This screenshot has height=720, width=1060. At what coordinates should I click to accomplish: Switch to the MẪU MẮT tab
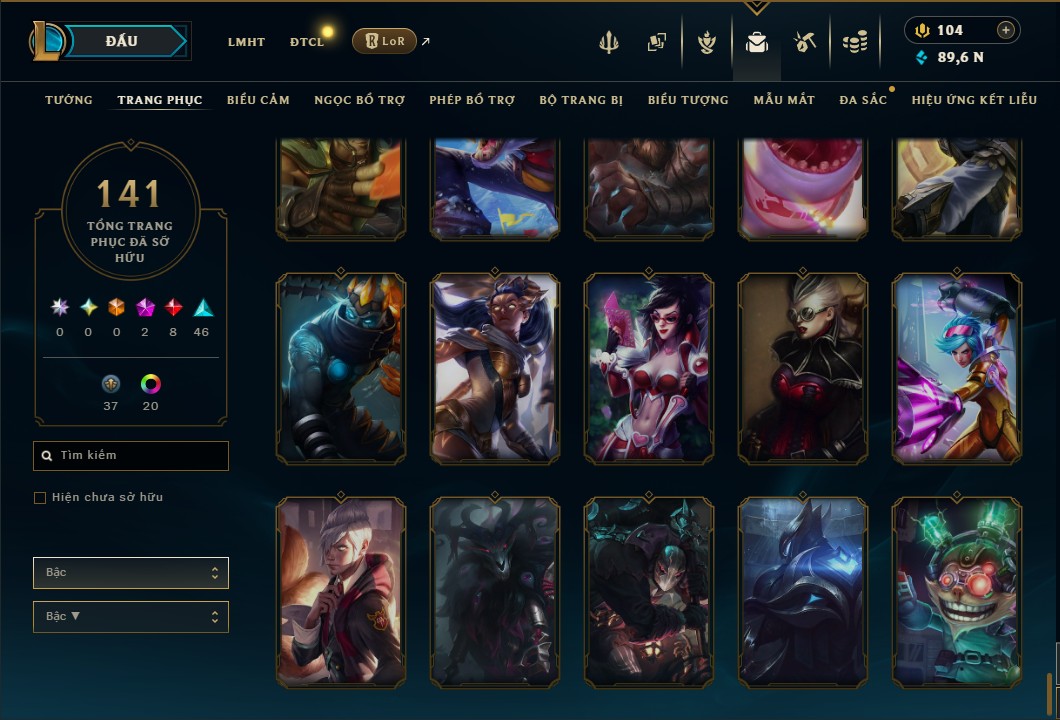point(784,100)
